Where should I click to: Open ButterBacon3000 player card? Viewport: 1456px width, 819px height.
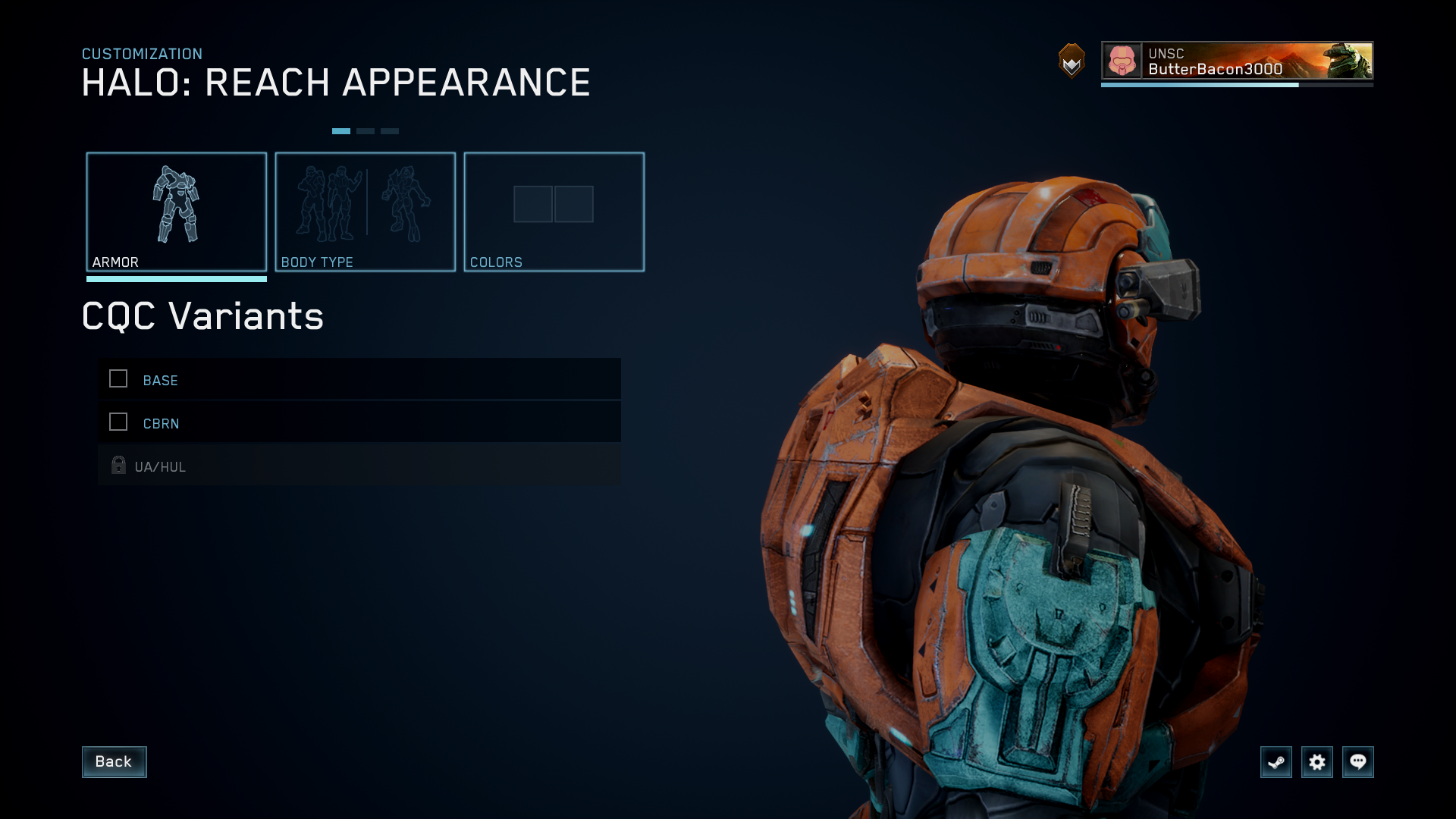tap(1237, 61)
